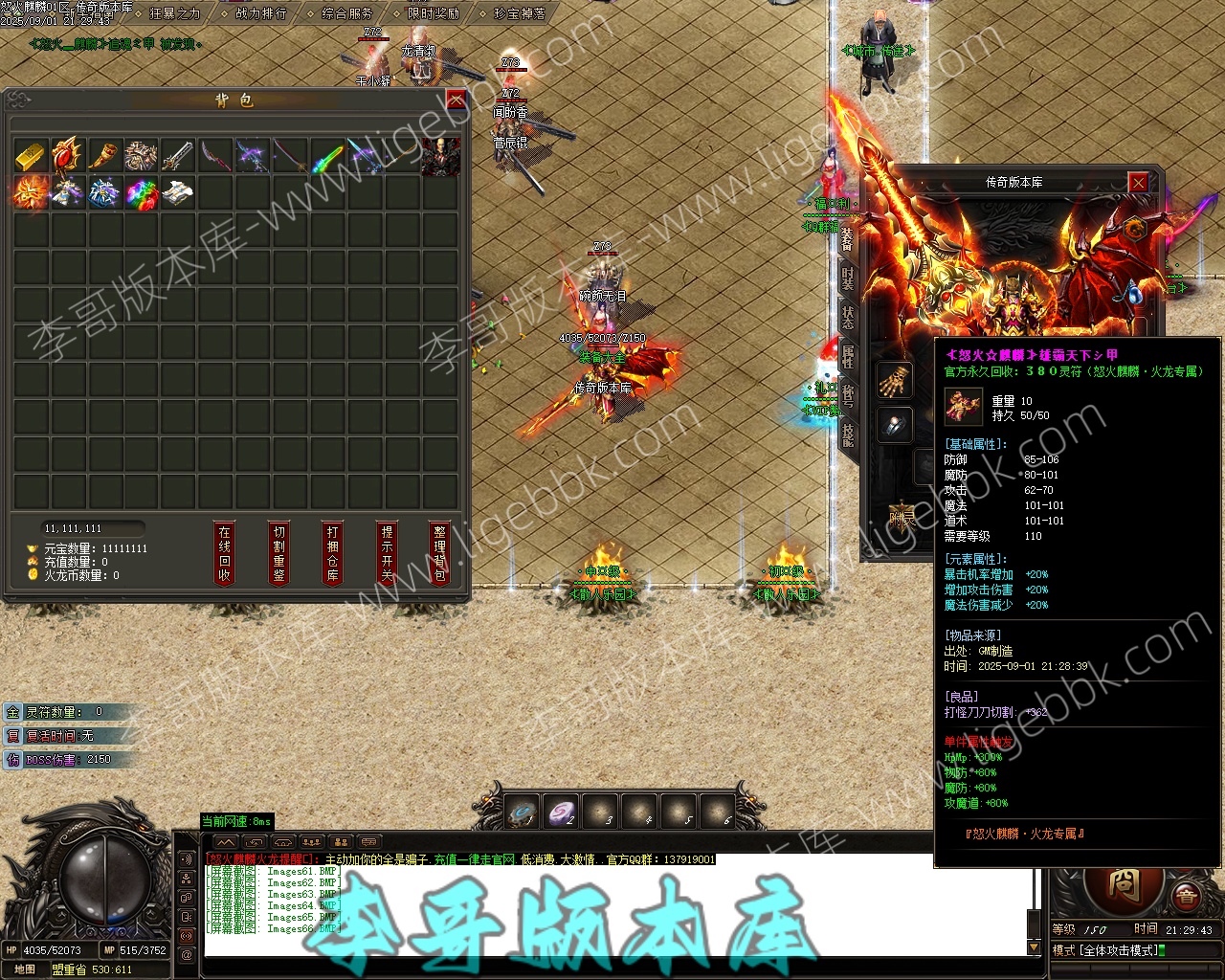1225x980 pixels.
Task: Click the 地图 map button
Action: point(24,969)
